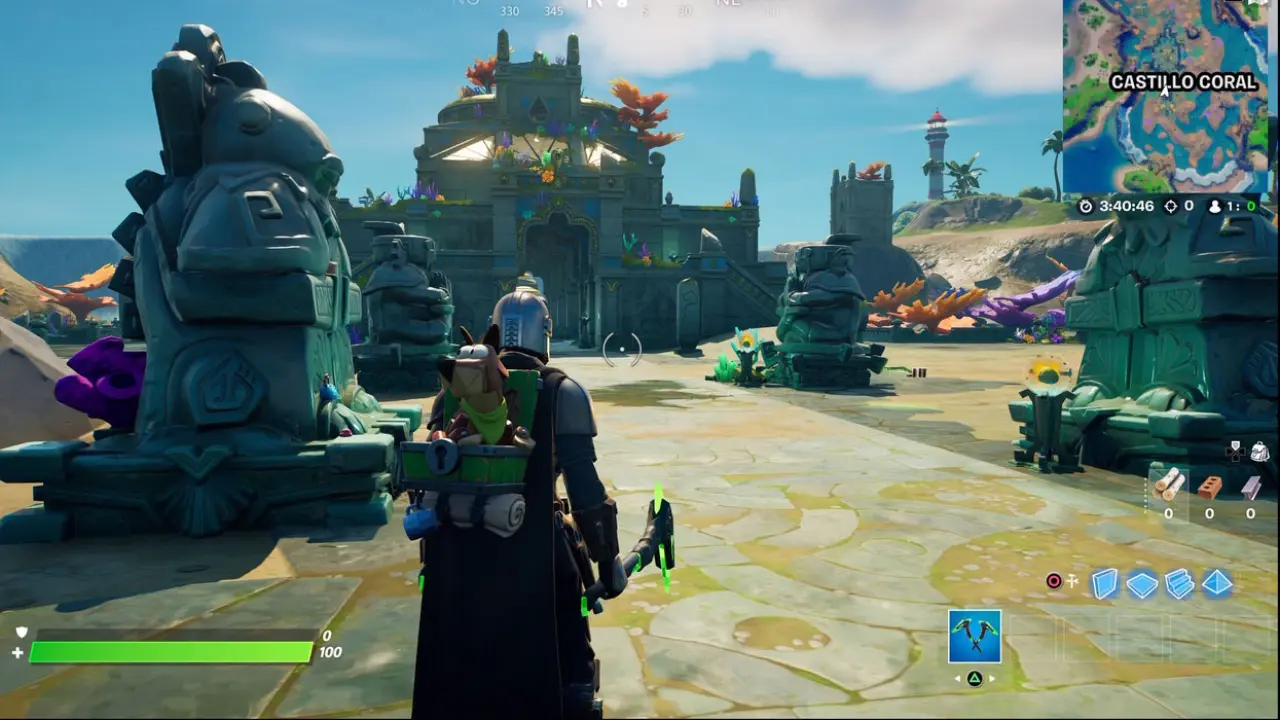Pick the stairs building piece
Image resolution: width=1280 pixels, height=720 pixels.
(1180, 584)
